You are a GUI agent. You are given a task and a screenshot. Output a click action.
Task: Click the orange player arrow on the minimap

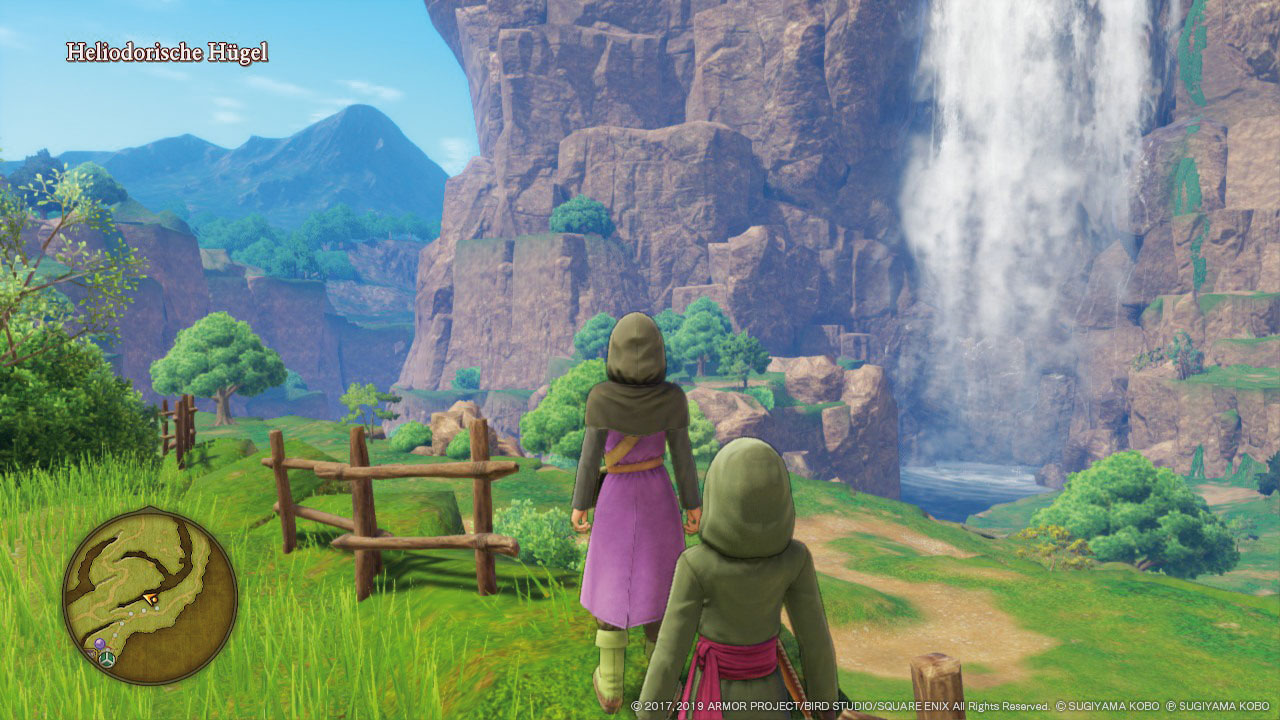(151, 599)
